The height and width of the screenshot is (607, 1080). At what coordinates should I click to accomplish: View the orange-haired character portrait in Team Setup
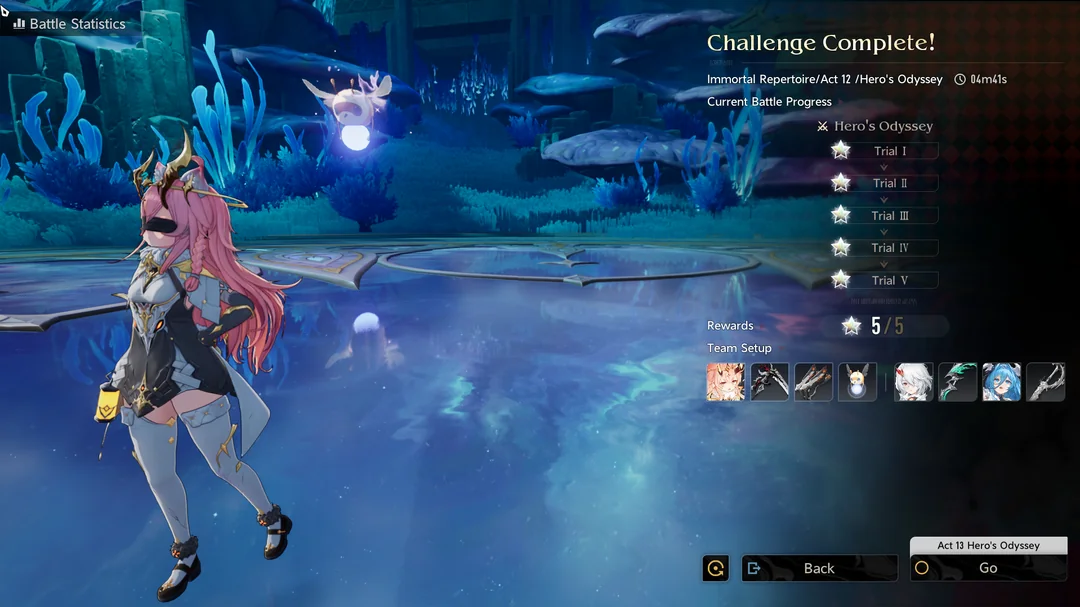click(726, 382)
